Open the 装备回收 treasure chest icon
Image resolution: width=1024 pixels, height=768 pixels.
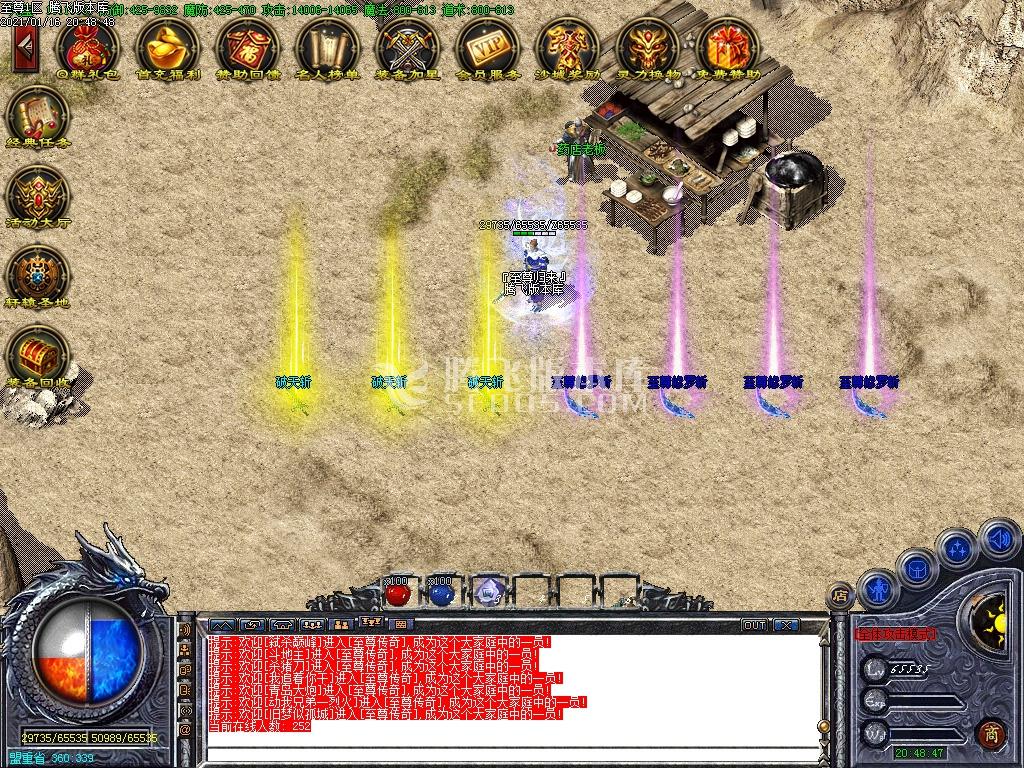tap(37, 353)
